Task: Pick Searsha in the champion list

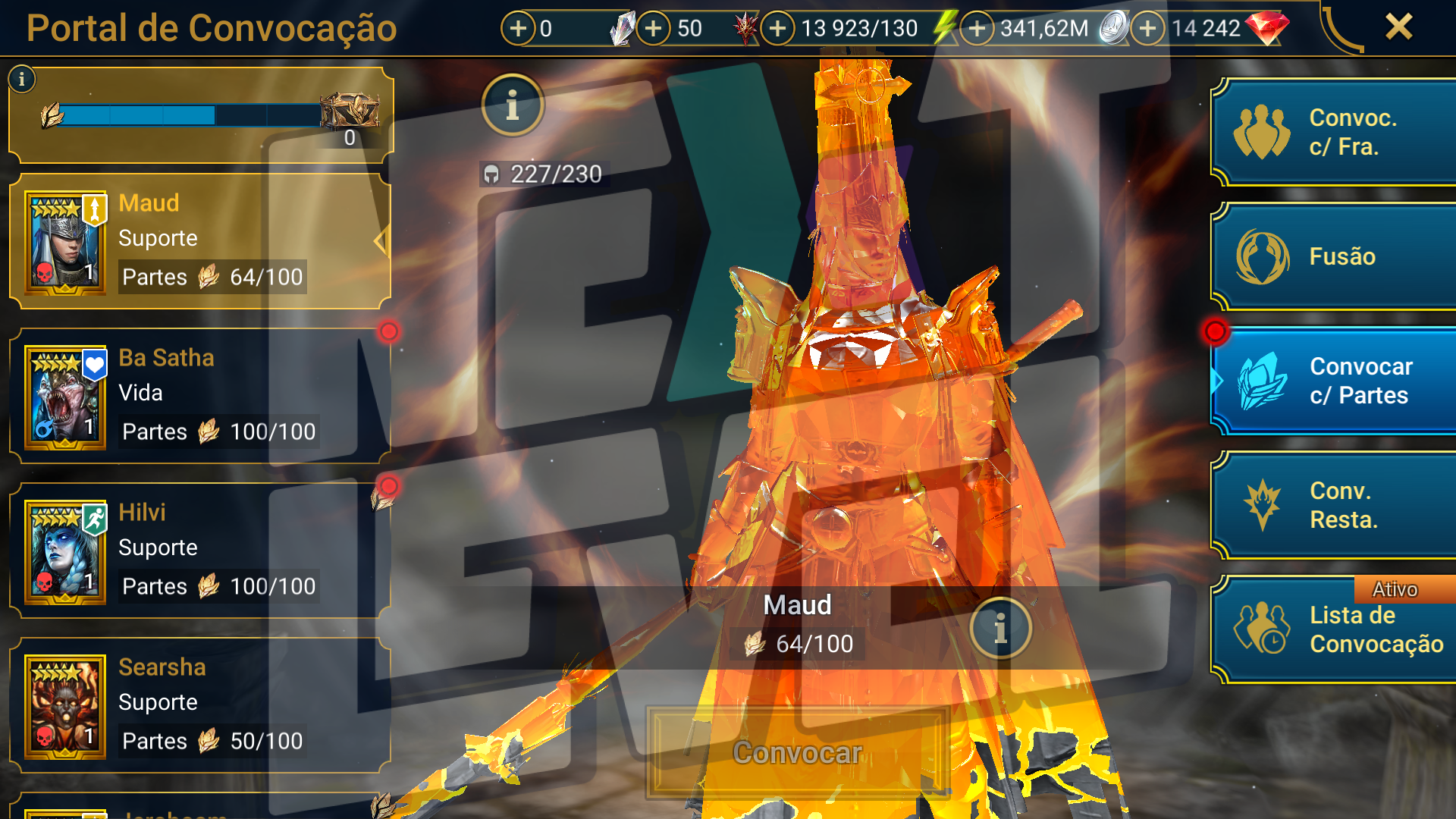Action: (200, 705)
